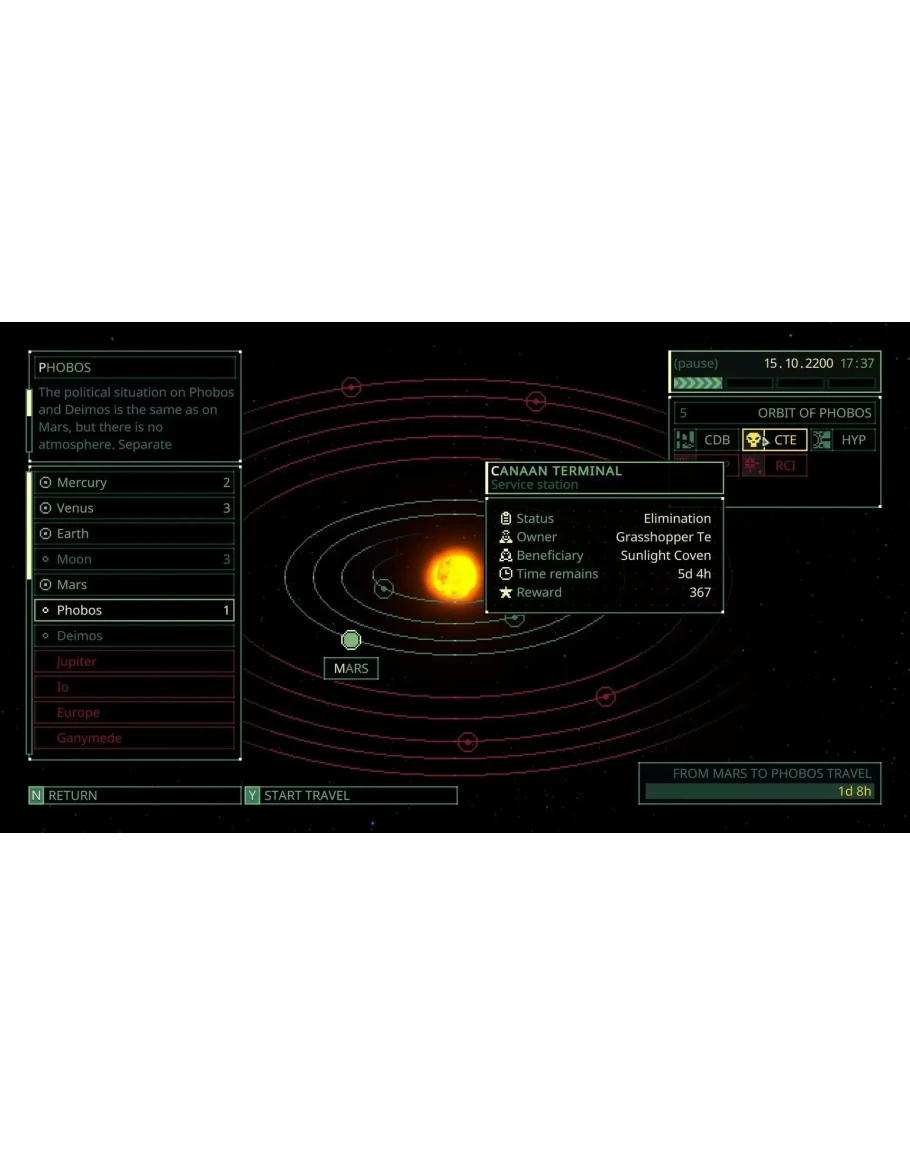910x1155 pixels.
Task: Select the Earth destination row
Action: [134, 534]
